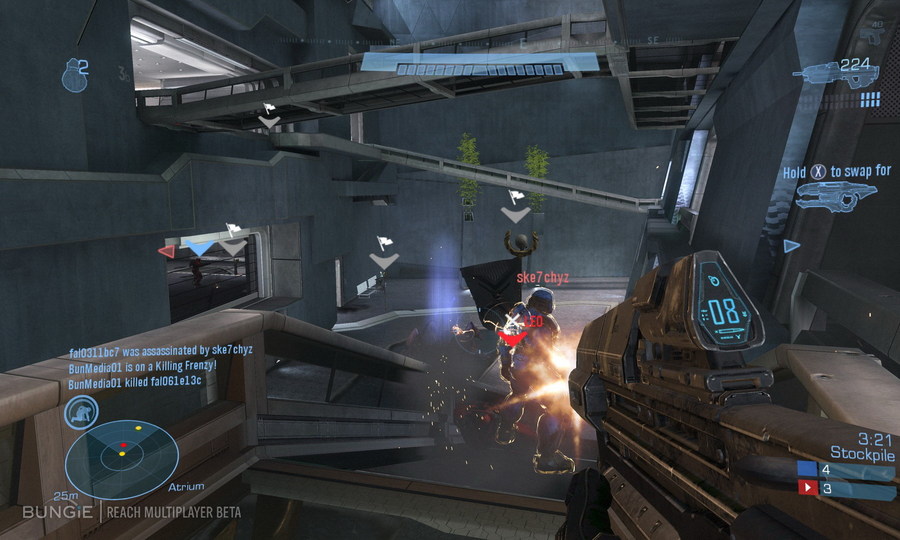This screenshot has height=540, width=900.
Task: Click the Bungie logo watermark
Action: click(x=59, y=512)
